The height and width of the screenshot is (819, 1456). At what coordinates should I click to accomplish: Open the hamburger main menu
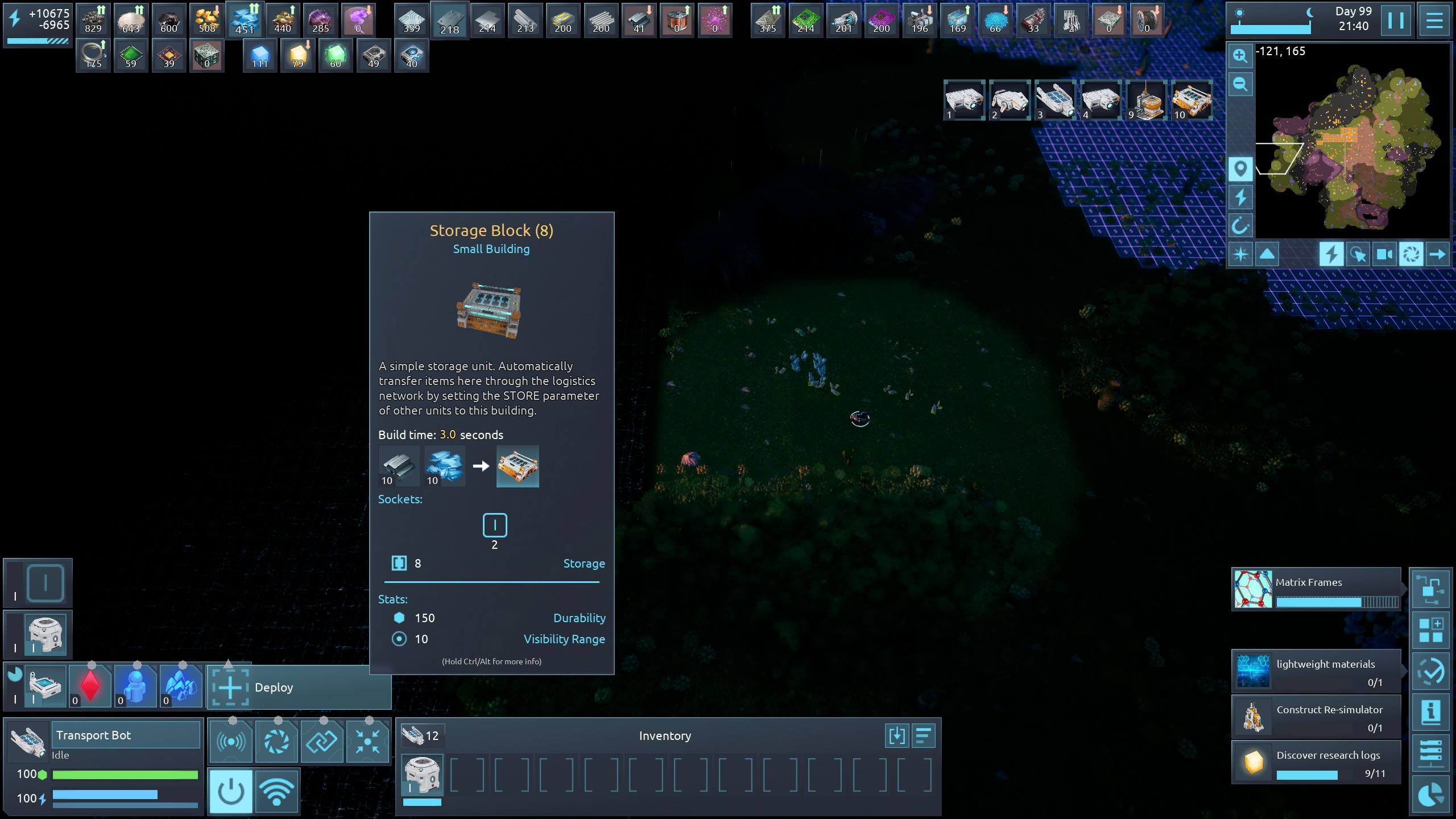[1434, 21]
